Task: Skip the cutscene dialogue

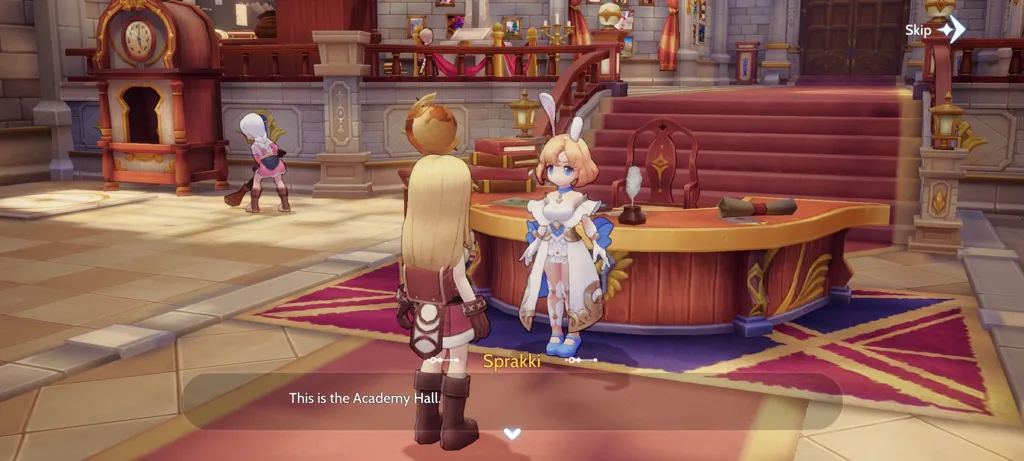Action: point(934,30)
